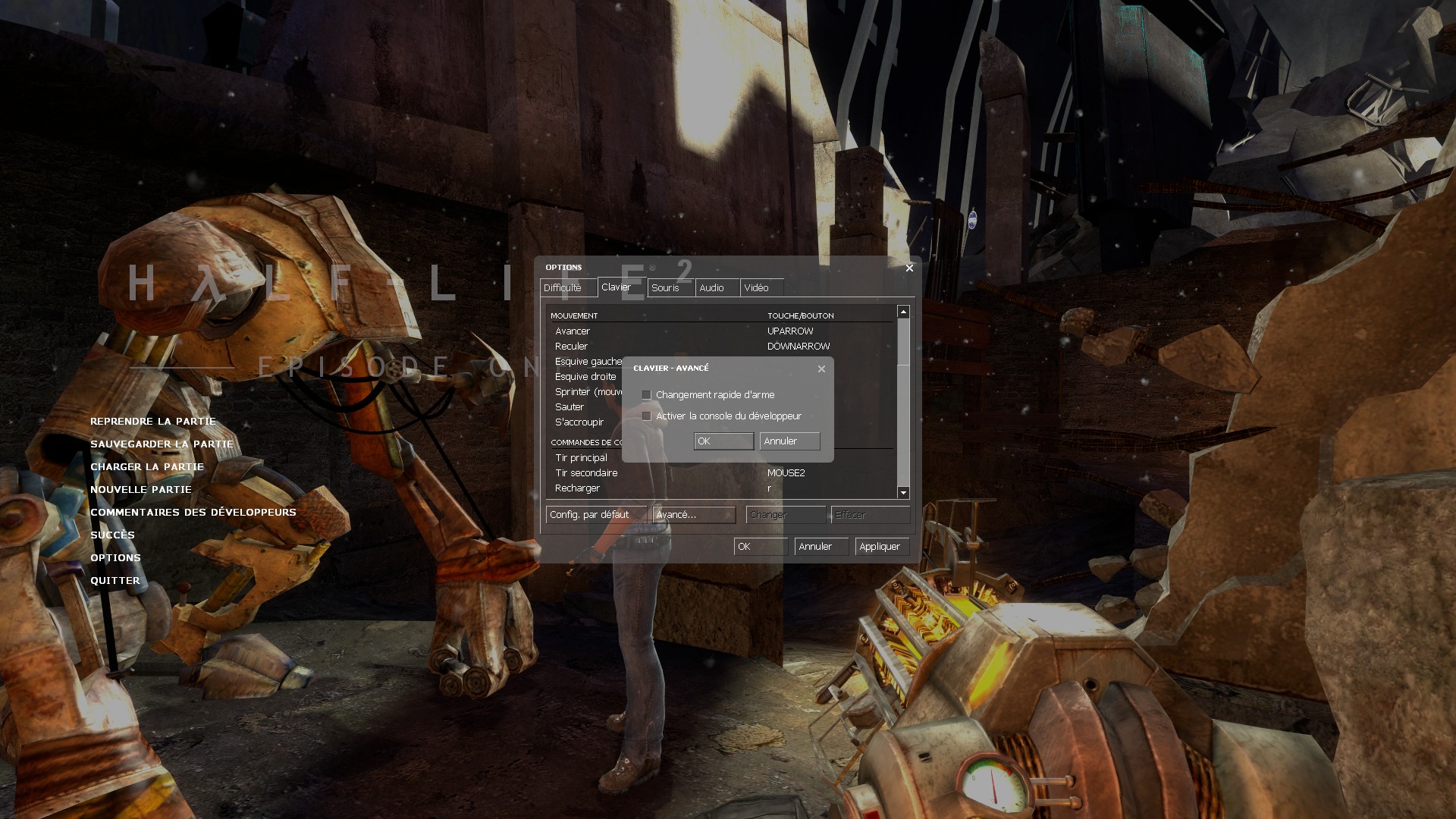The image size is (1456, 819).
Task: Confirm with OK in Clavier - Avancé dialog
Action: [x=723, y=441]
